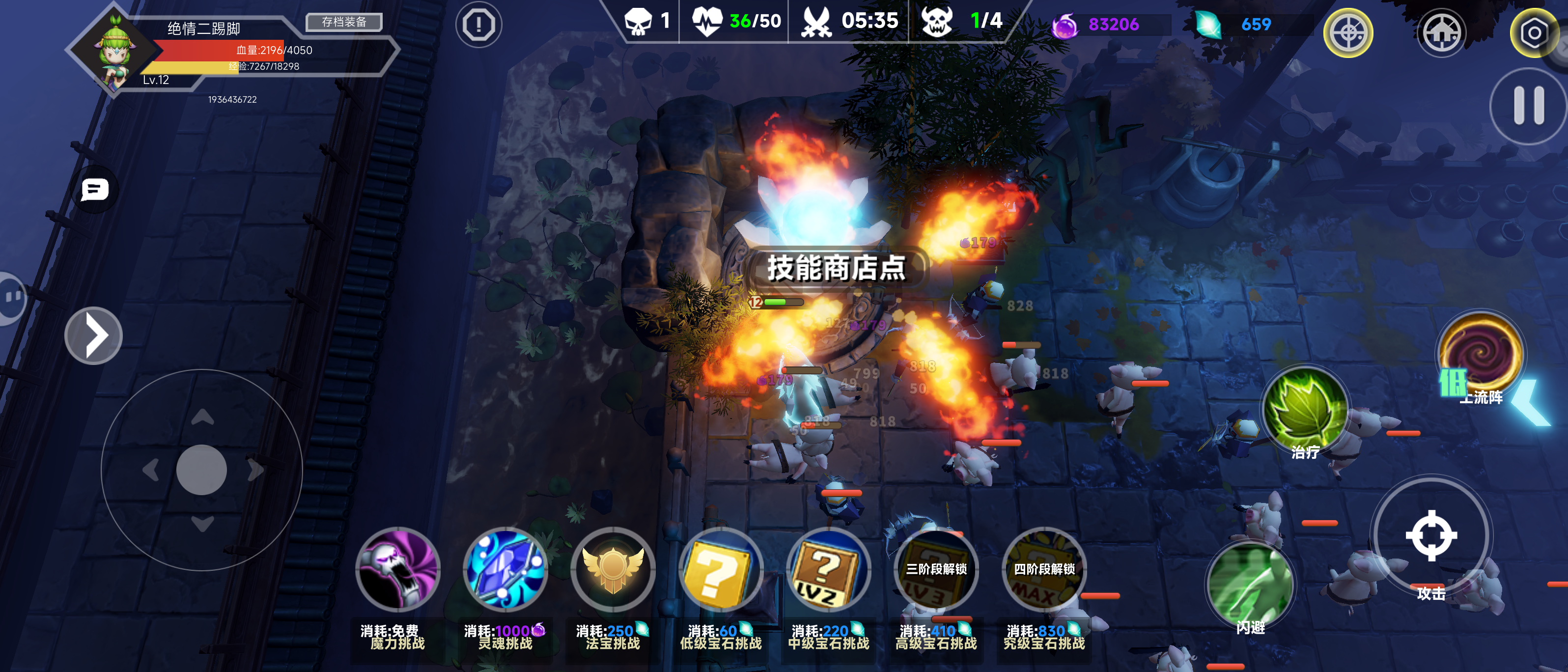Expand the warning notice icon at top
This screenshot has height=672, width=1568.
coord(478,25)
